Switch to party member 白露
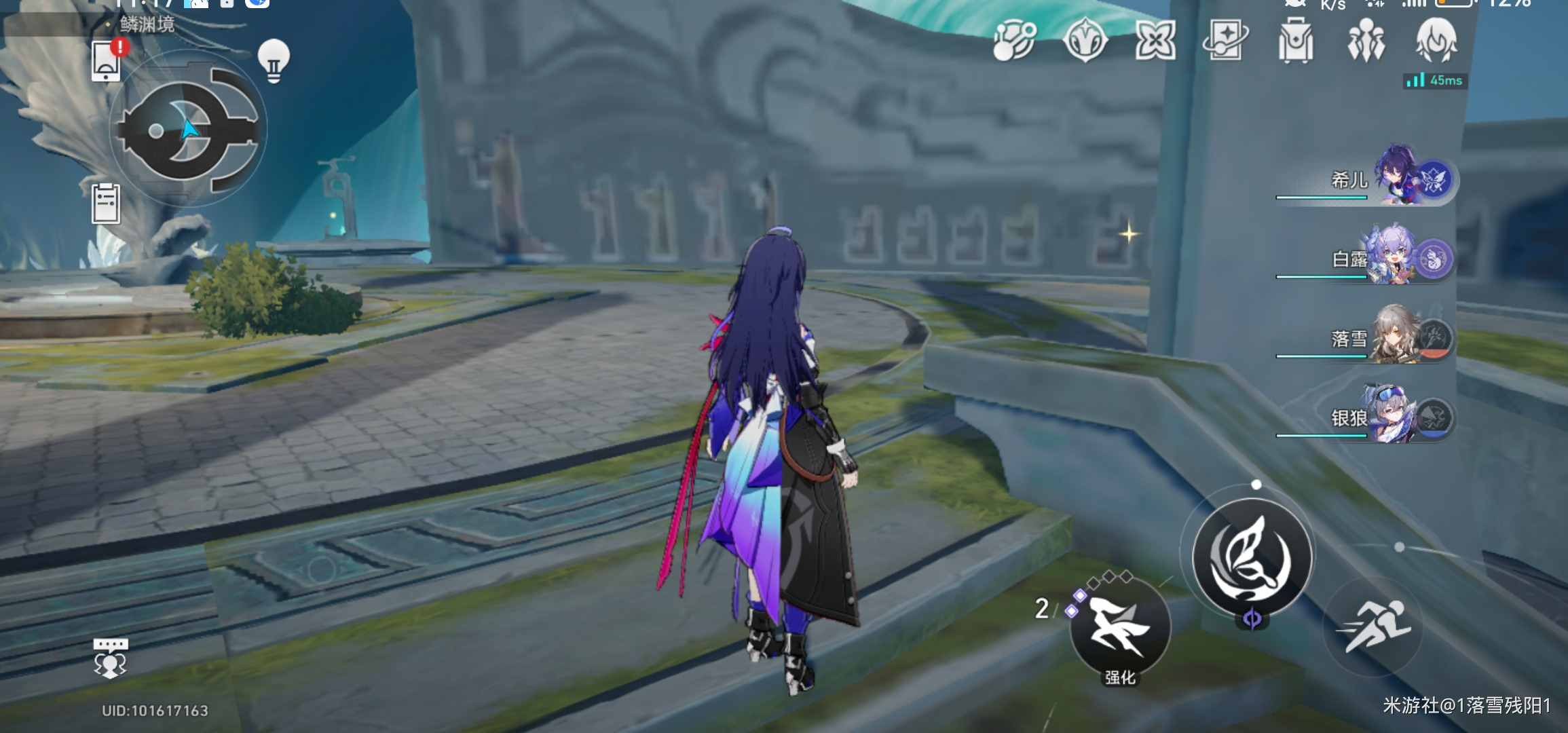The width and height of the screenshot is (1568, 733). pyautogui.click(x=1398, y=257)
